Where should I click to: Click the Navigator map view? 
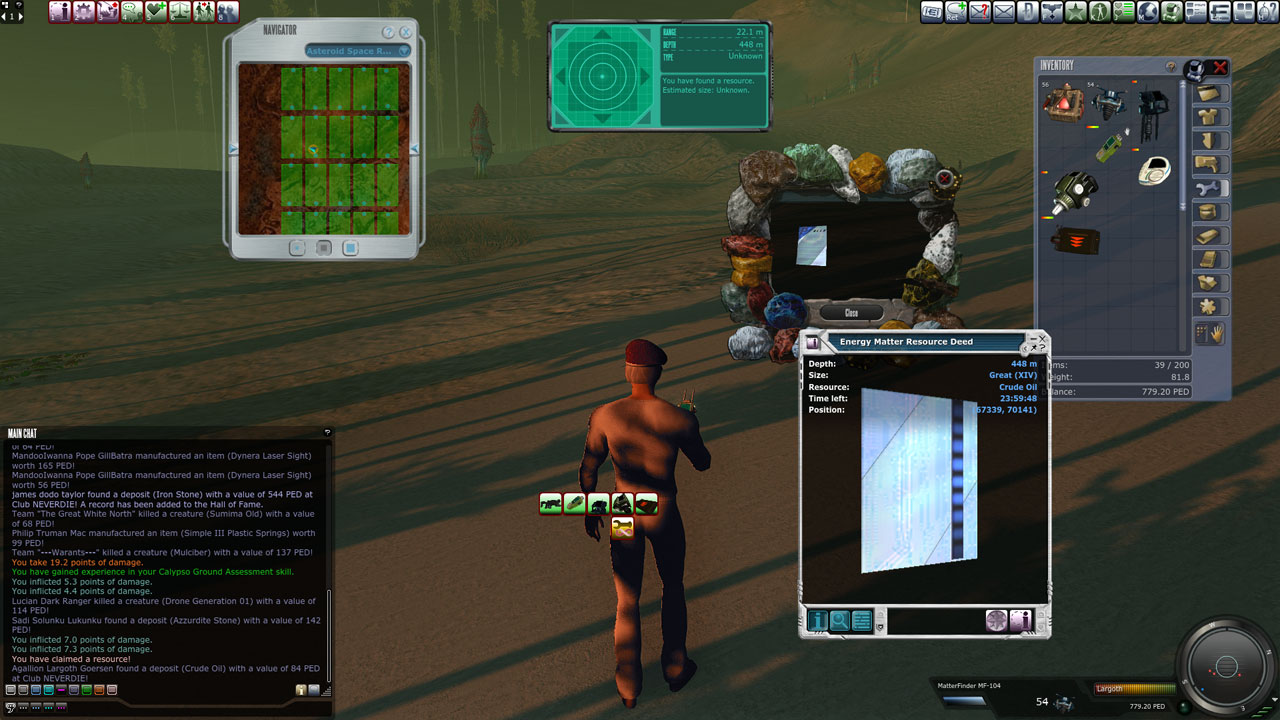click(325, 150)
